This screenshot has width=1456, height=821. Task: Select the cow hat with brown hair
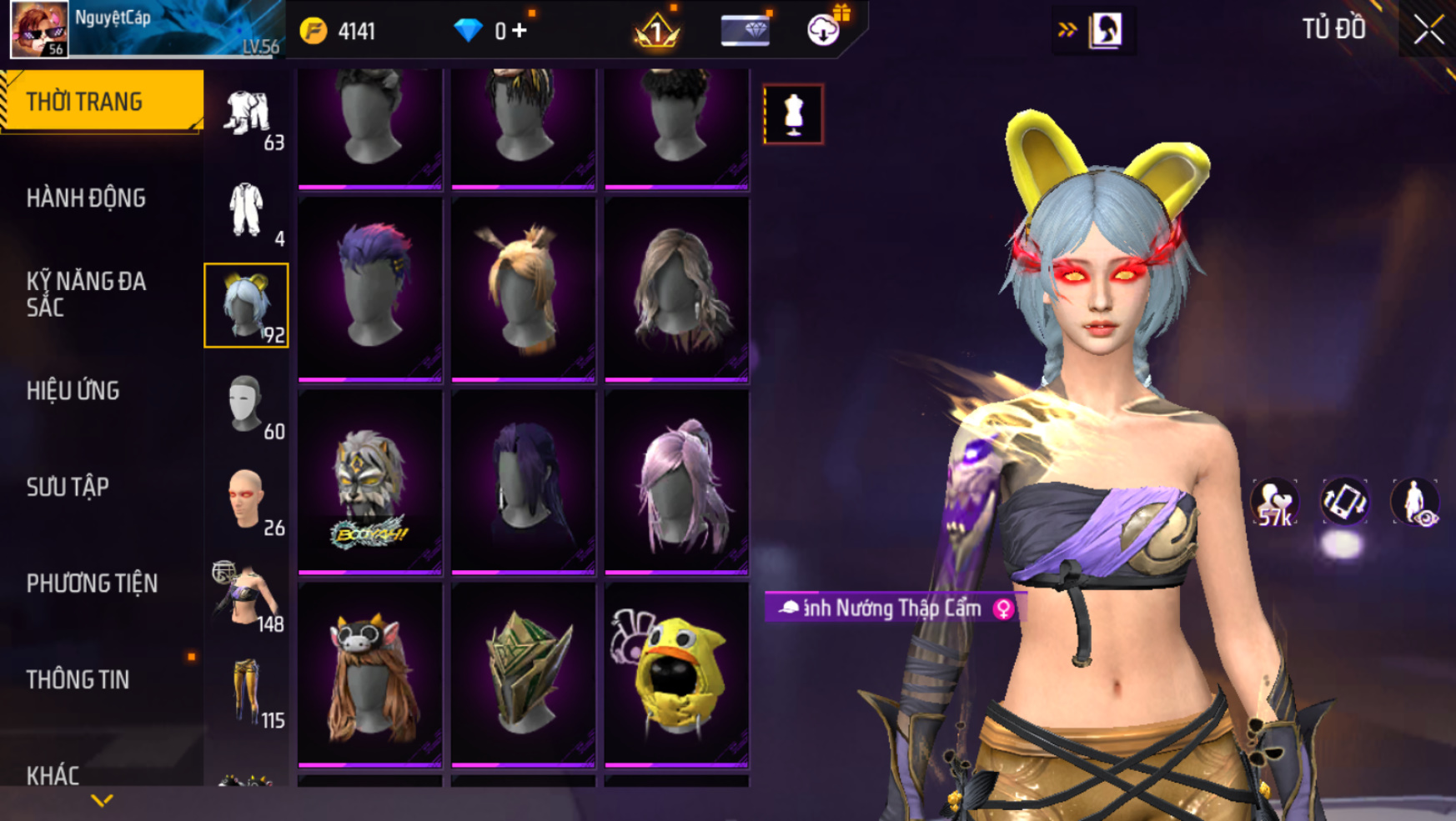click(370, 673)
